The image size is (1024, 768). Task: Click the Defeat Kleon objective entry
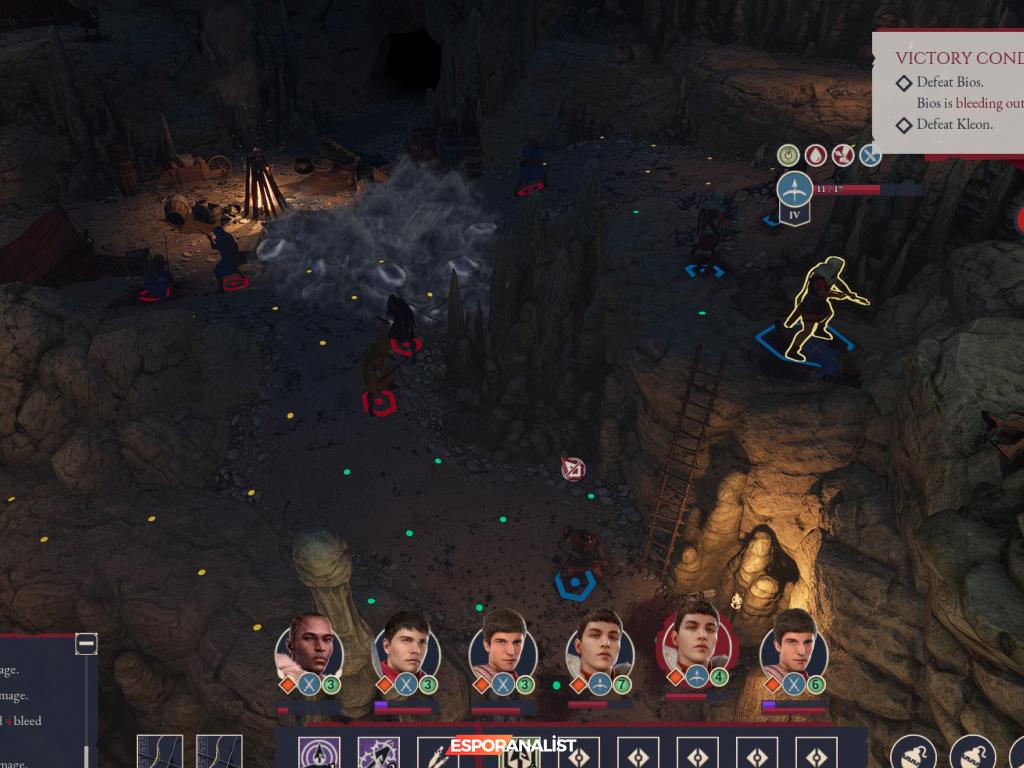pos(954,125)
